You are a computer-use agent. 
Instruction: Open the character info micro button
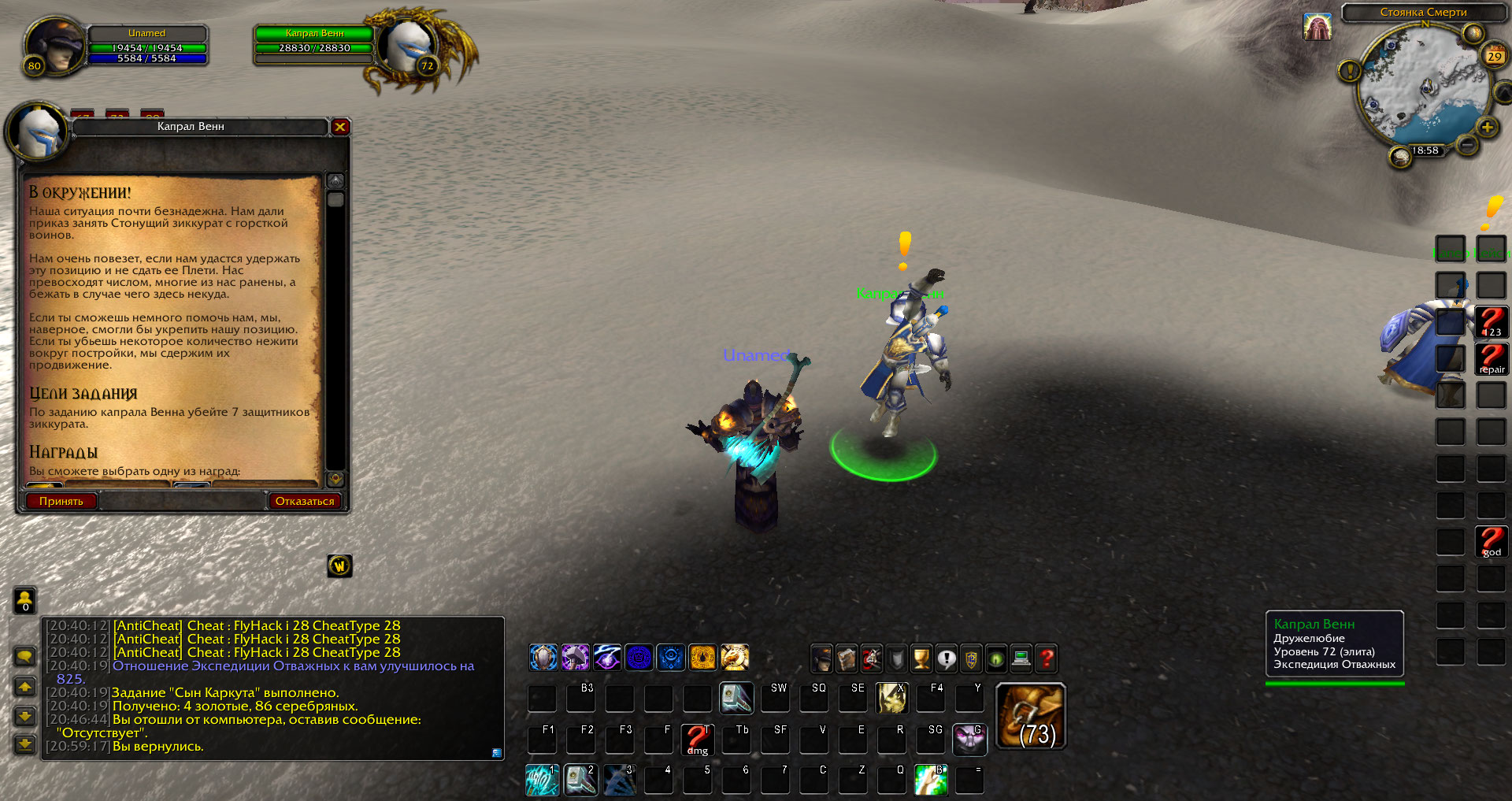coord(821,658)
